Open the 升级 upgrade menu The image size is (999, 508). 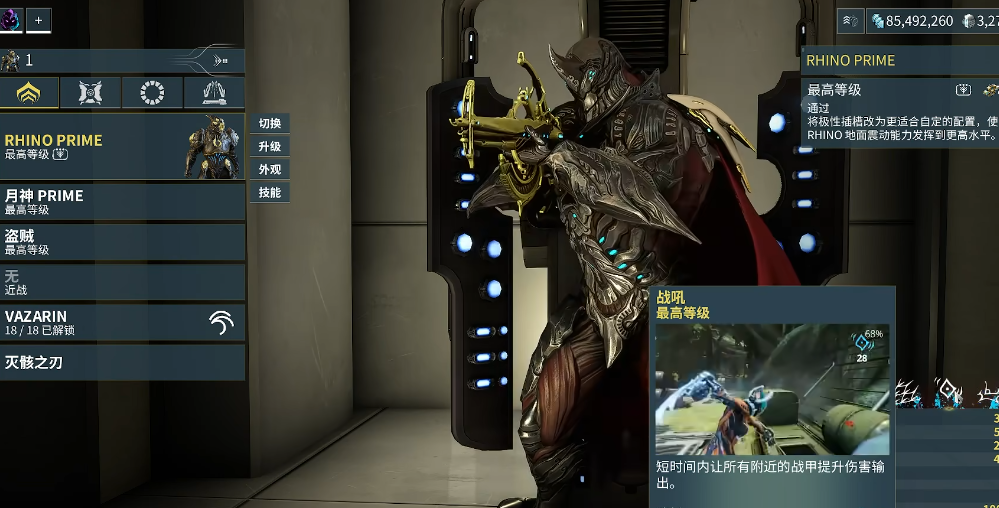(x=269, y=147)
